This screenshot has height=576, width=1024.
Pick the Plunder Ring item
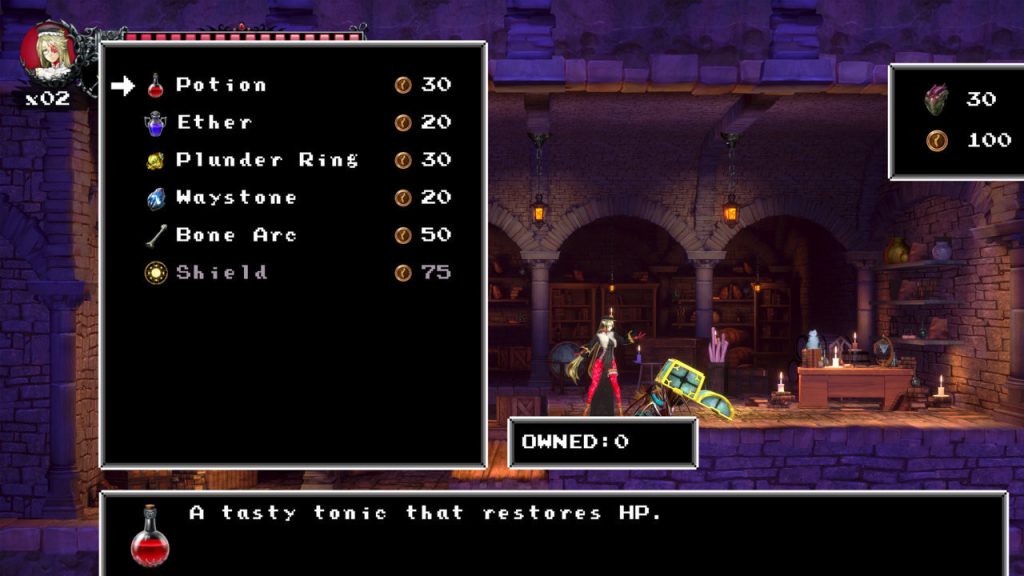click(266, 160)
